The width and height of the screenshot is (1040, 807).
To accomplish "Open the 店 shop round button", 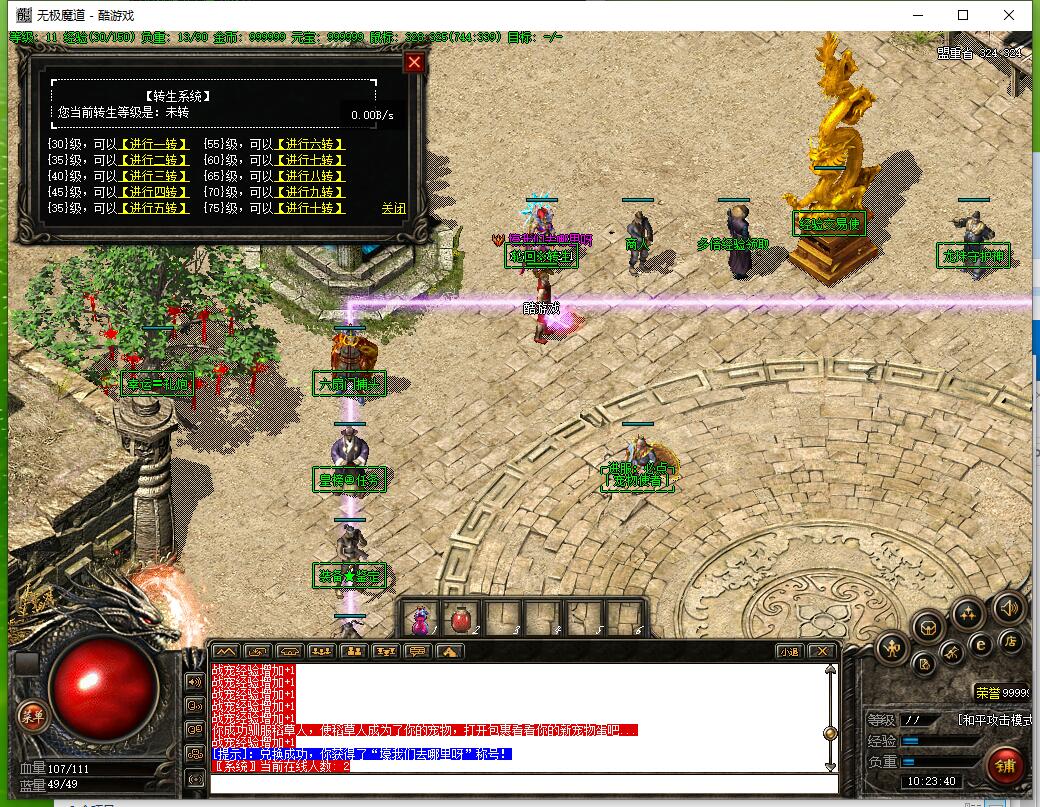I will pyautogui.click(x=1011, y=641).
